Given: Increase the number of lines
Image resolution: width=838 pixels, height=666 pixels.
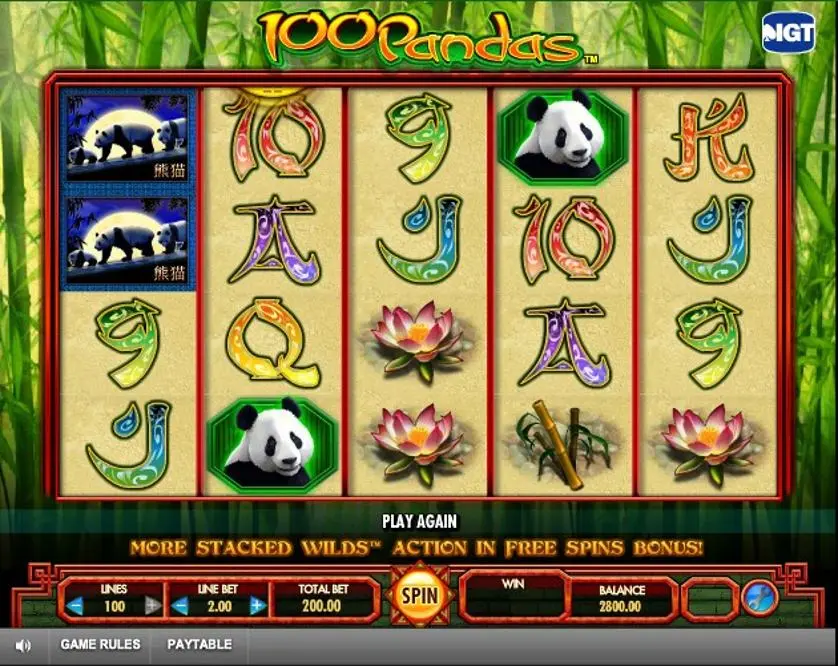Looking at the screenshot, I should click(x=152, y=605).
